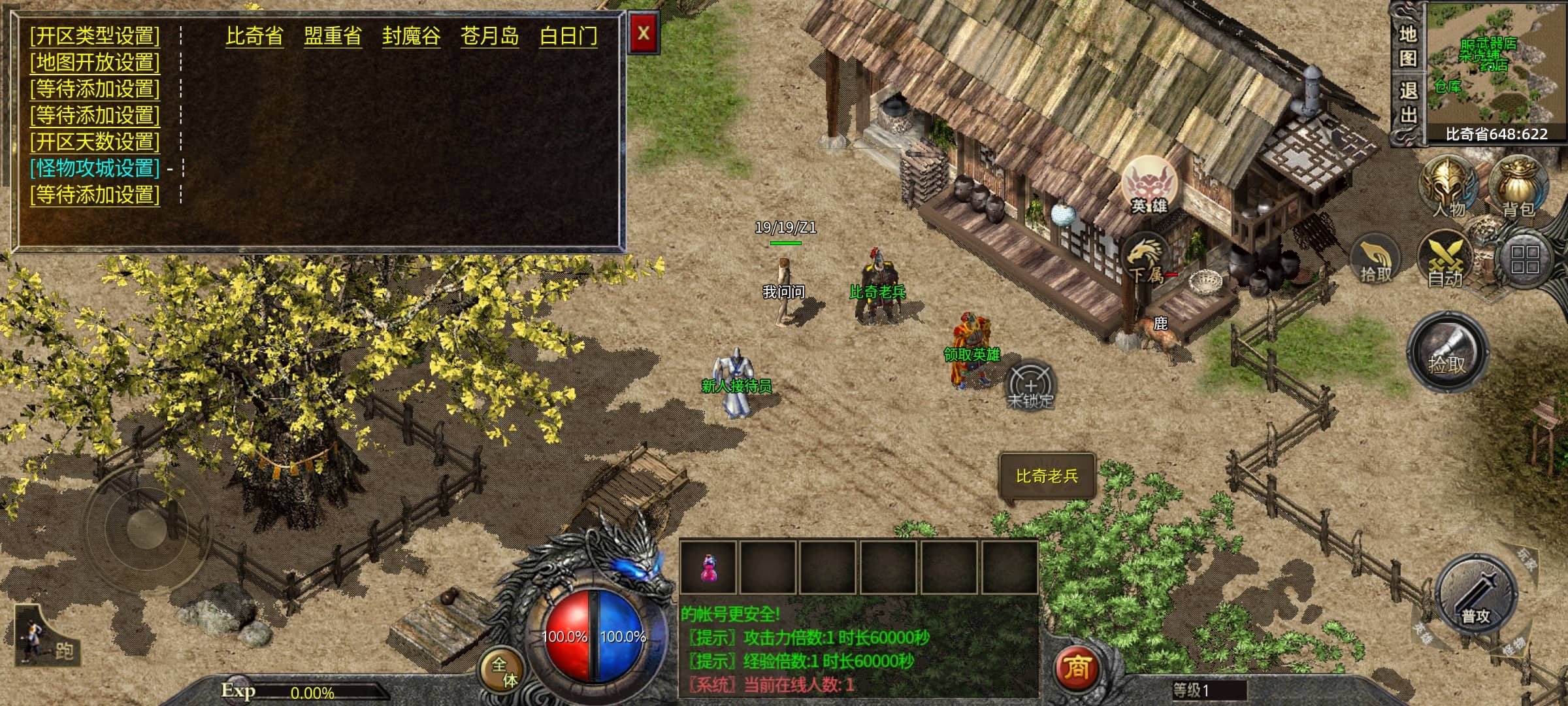Select the 地图开放设置 entry
The image size is (1568, 706).
tap(95, 63)
